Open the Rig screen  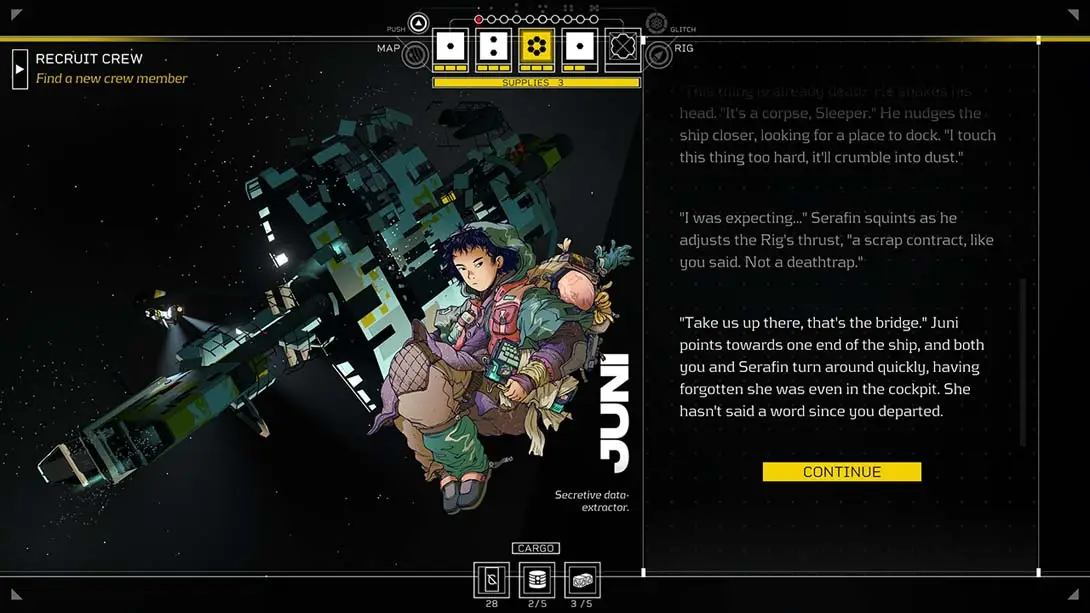pyautogui.click(x=659, y=54)
